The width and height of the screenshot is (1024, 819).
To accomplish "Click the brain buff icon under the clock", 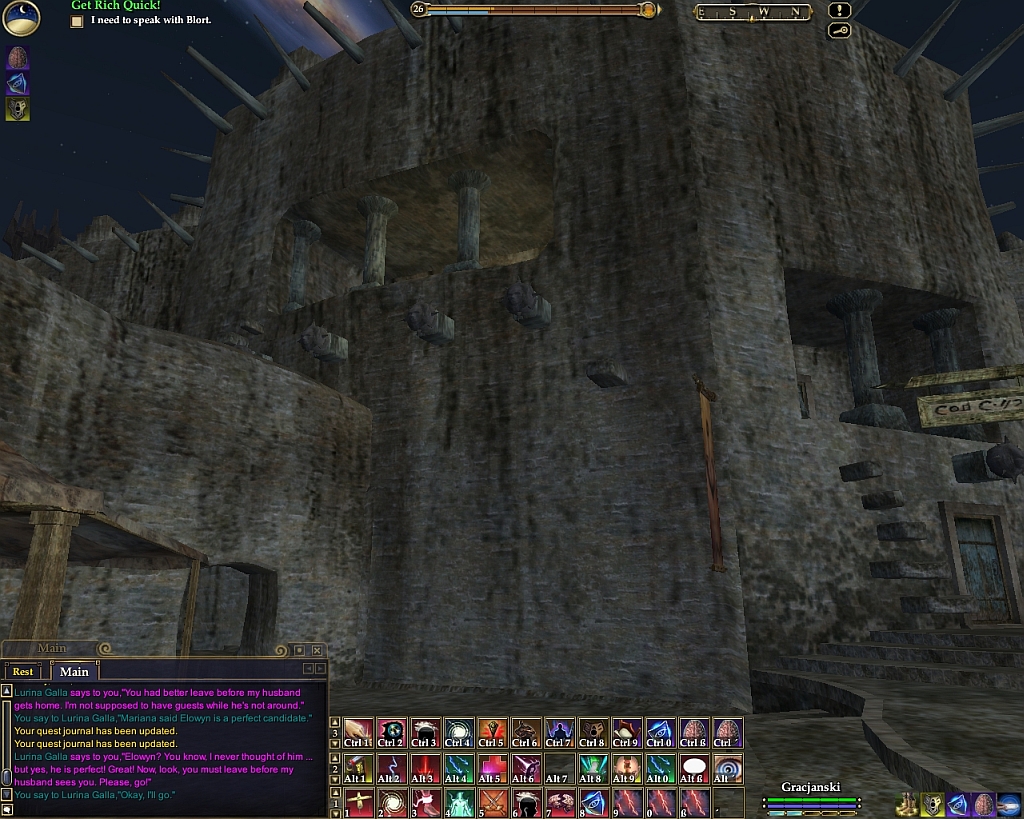I will [18, 56].
